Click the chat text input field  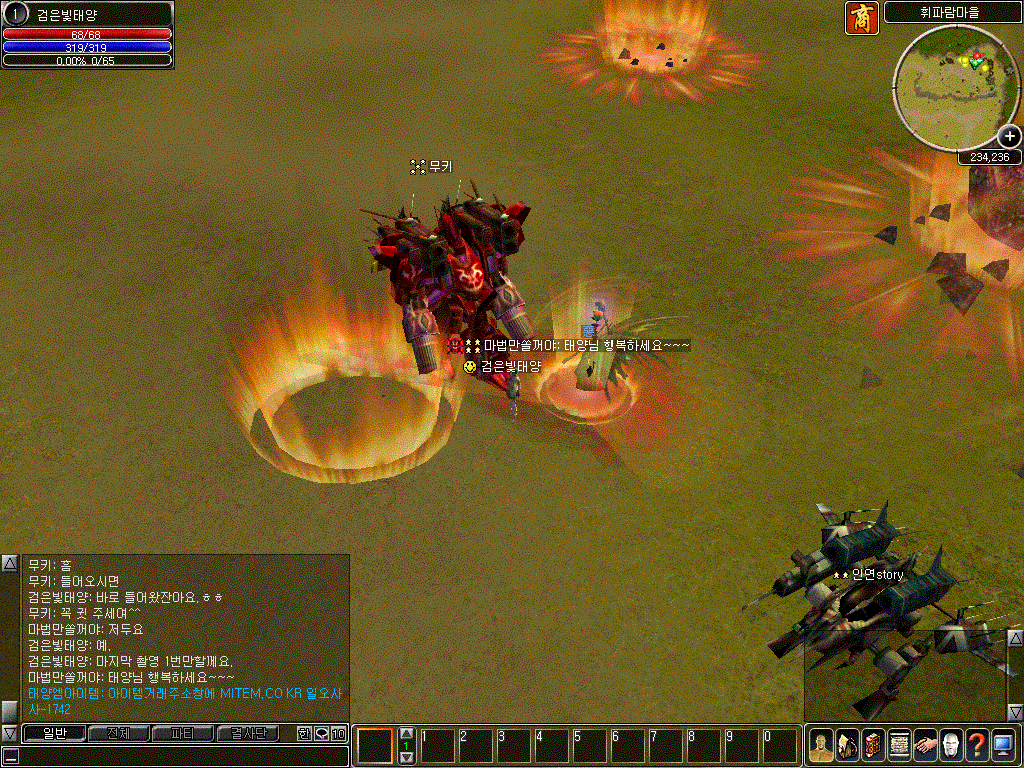coord(180,756)
